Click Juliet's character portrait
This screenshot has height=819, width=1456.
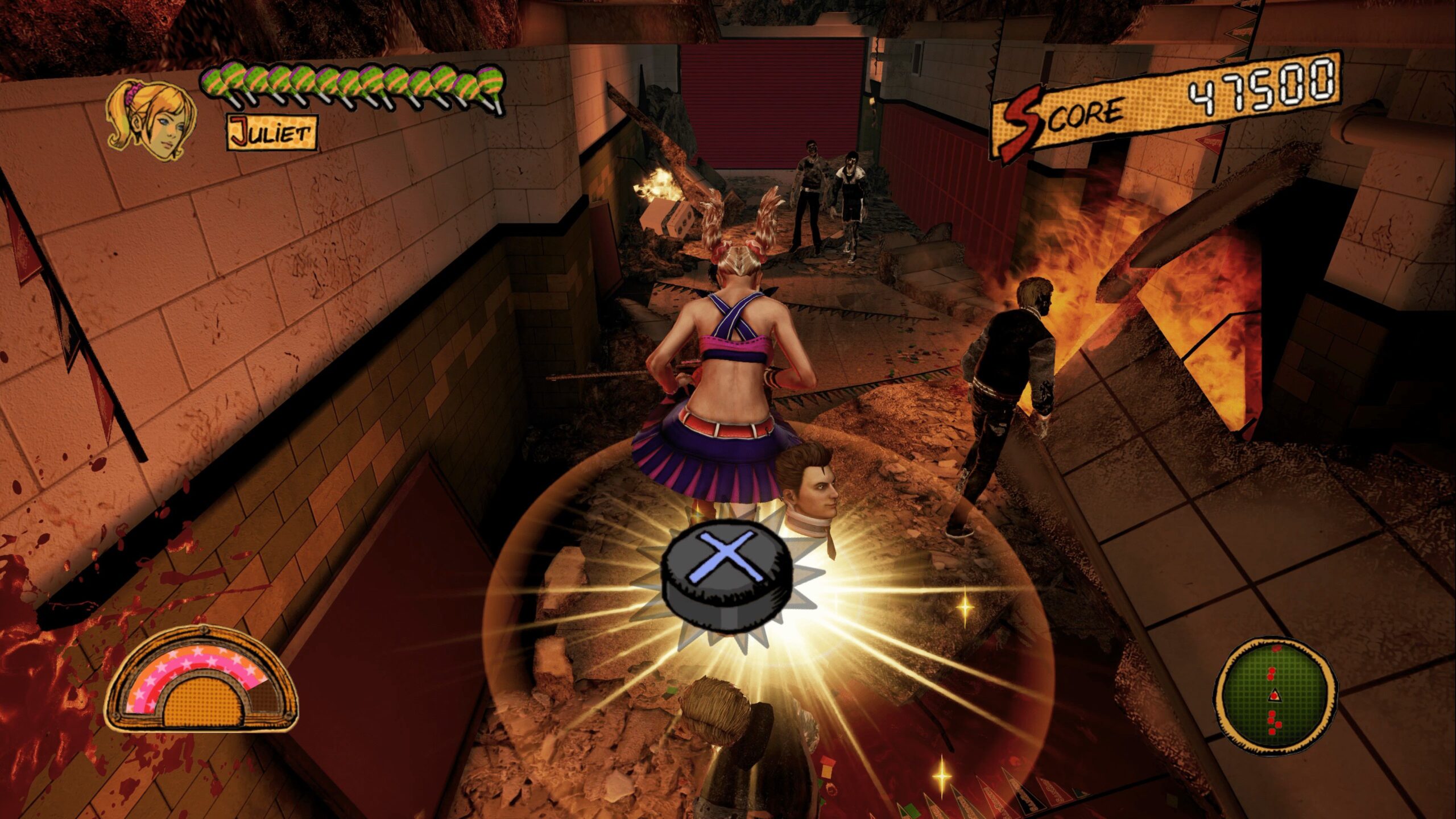pyautogui.click(x=151, y=121)
